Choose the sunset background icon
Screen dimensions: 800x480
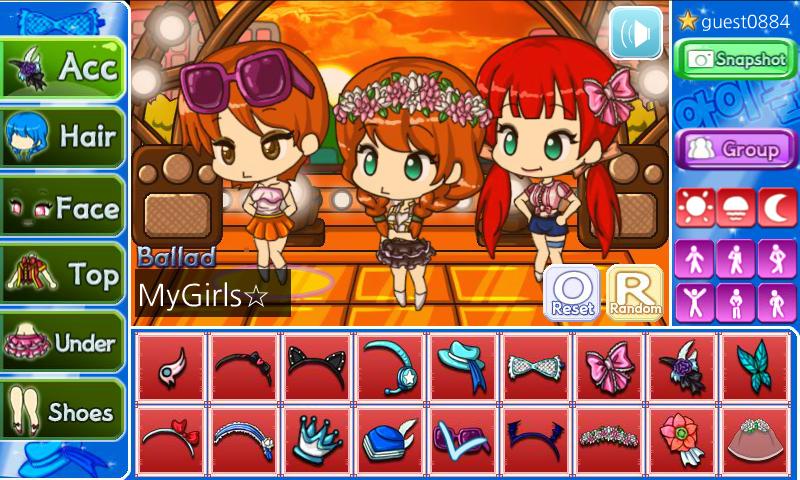click(735, 207)
